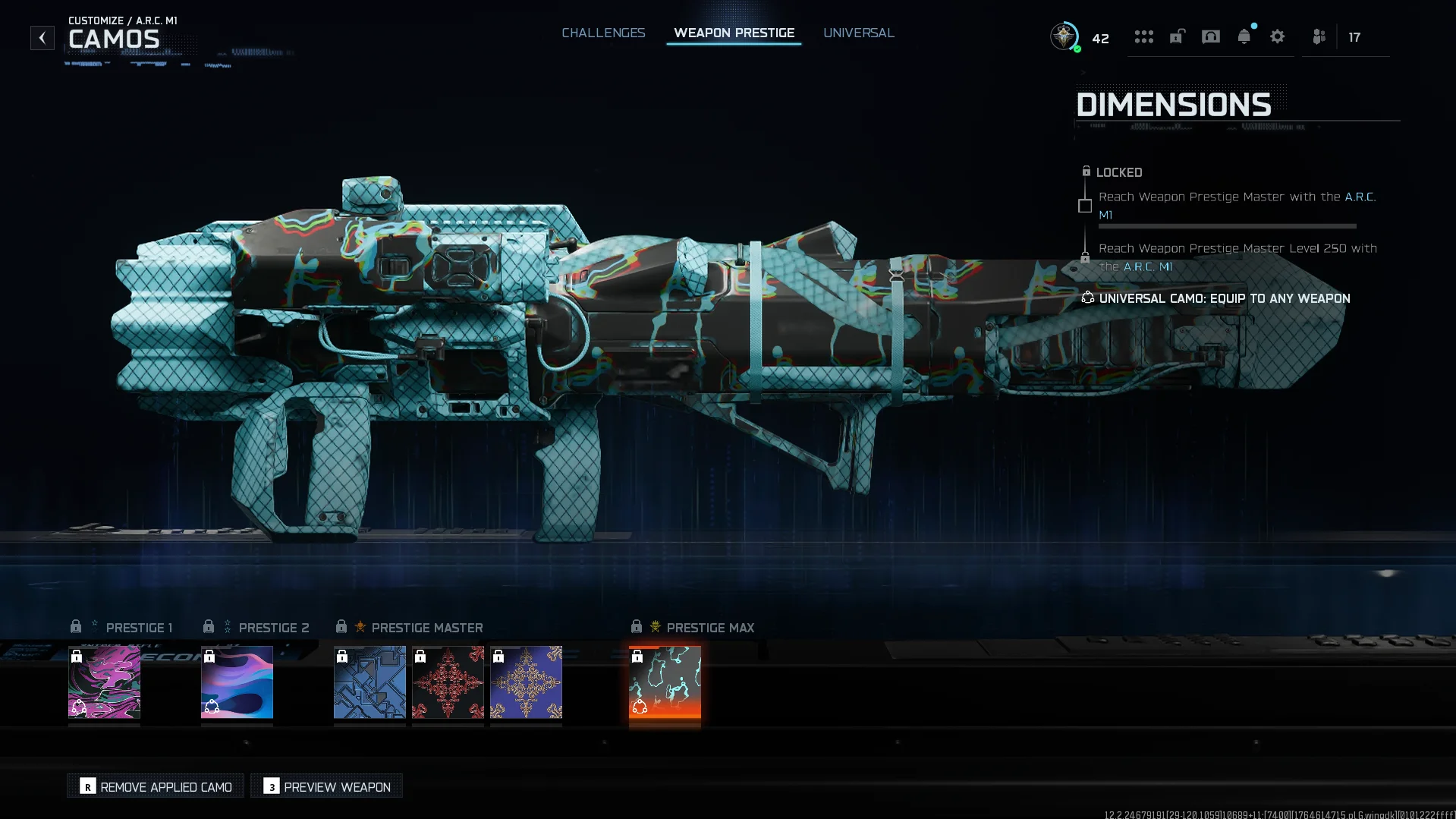Pick the blue circuit Prestige Master camo

(x=370, y=682)
